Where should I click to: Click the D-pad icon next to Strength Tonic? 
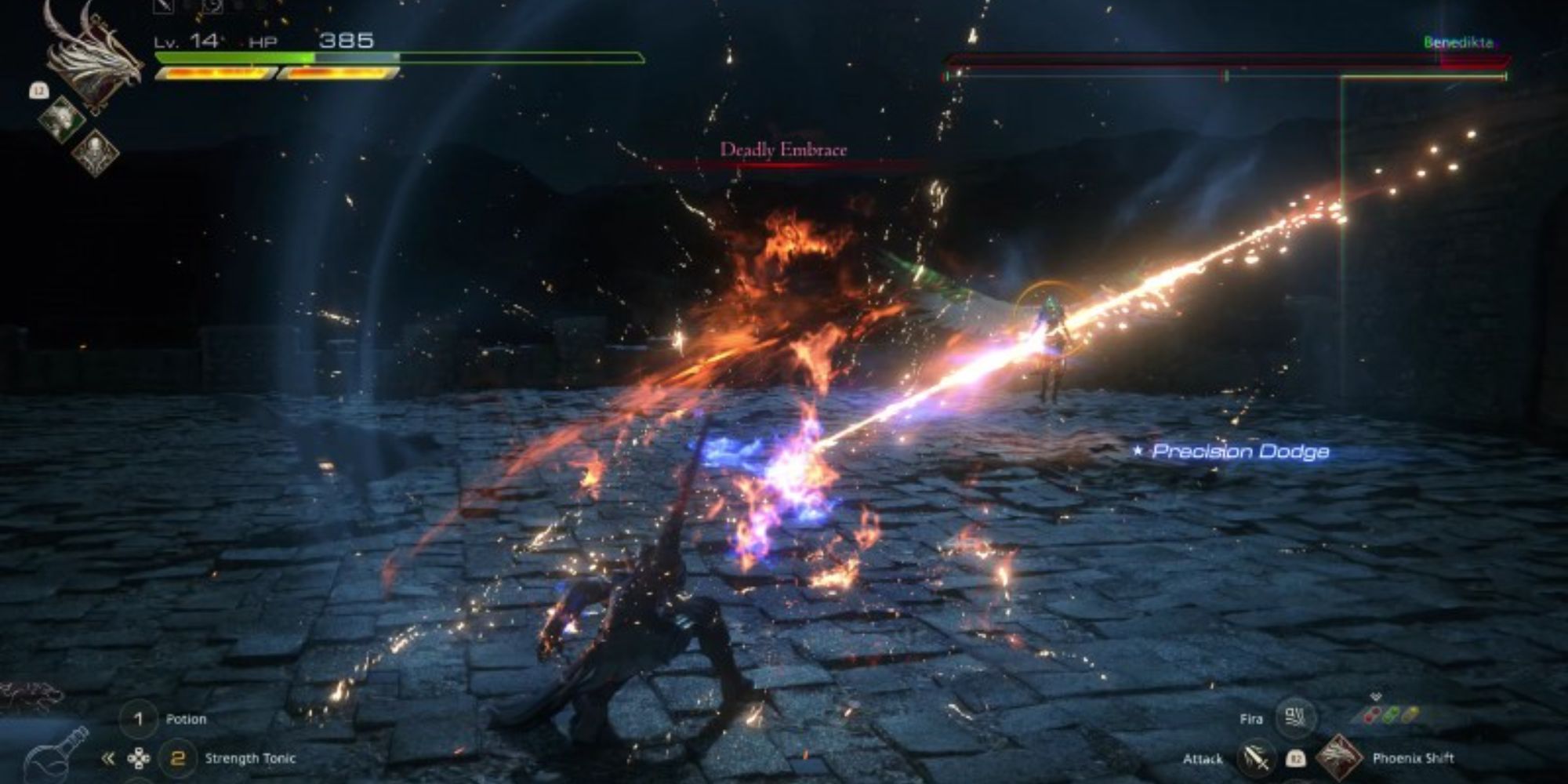tap(137, 758)
